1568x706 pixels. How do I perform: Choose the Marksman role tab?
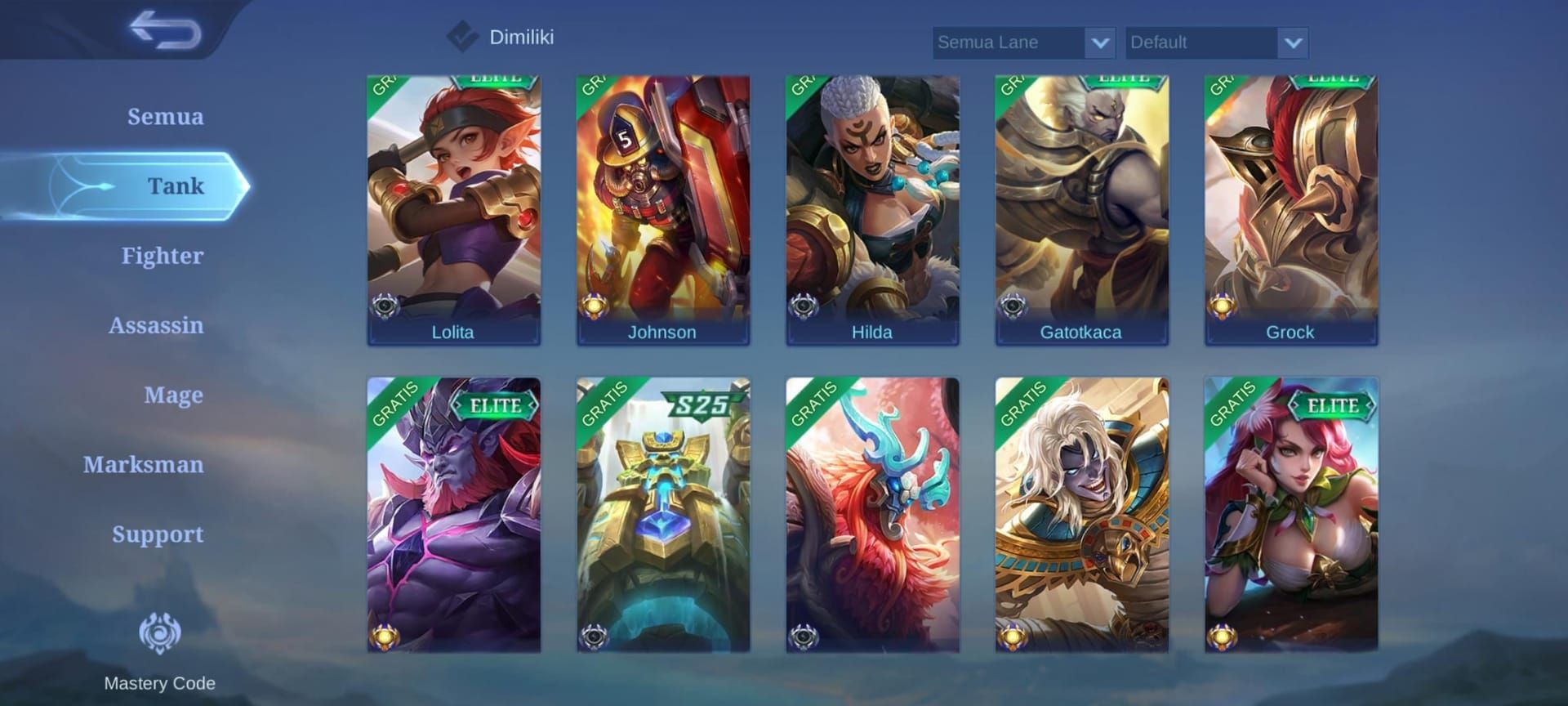pos(143,464)
